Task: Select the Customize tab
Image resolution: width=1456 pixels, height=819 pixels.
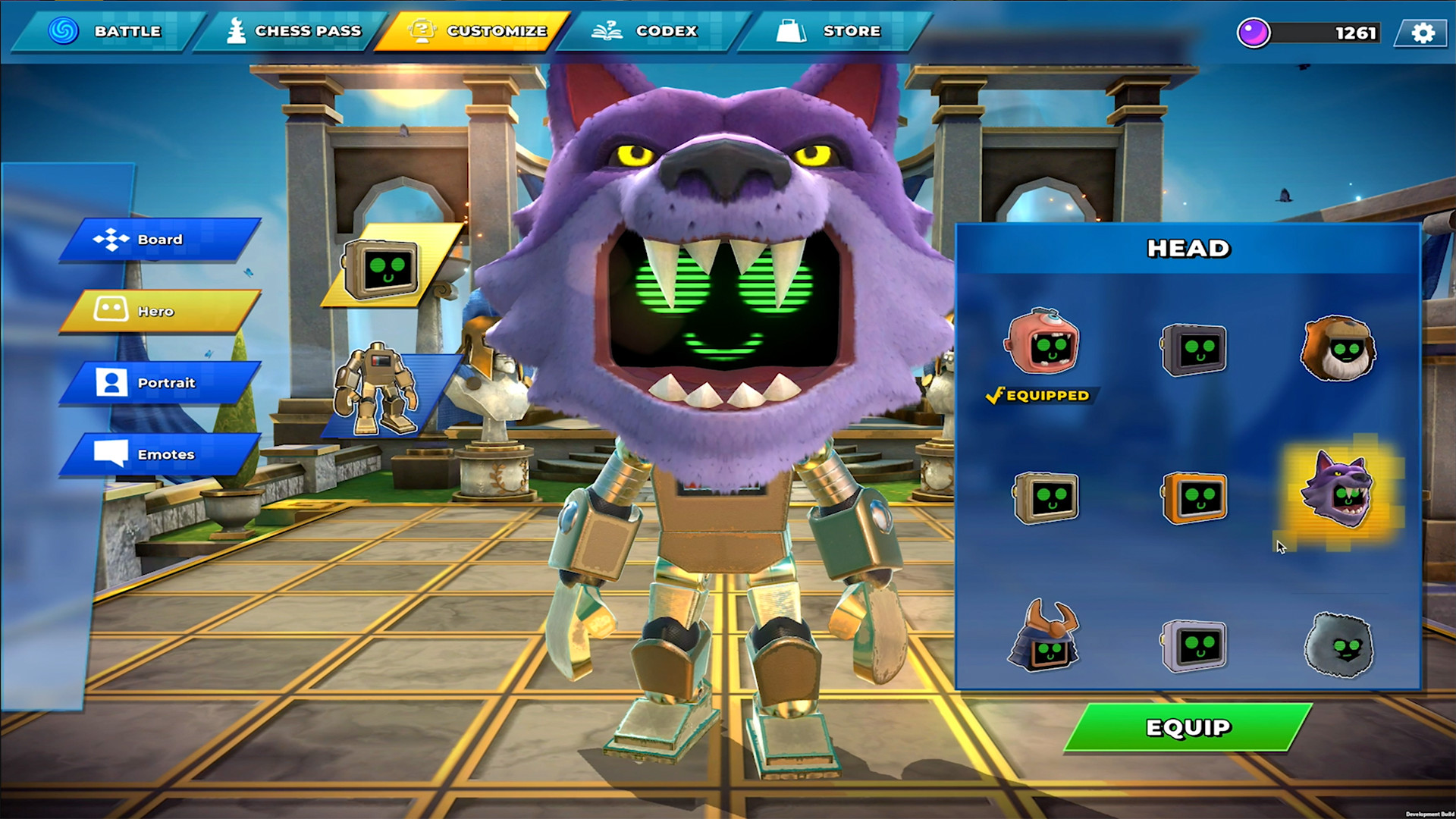Action: pos(476,31)
